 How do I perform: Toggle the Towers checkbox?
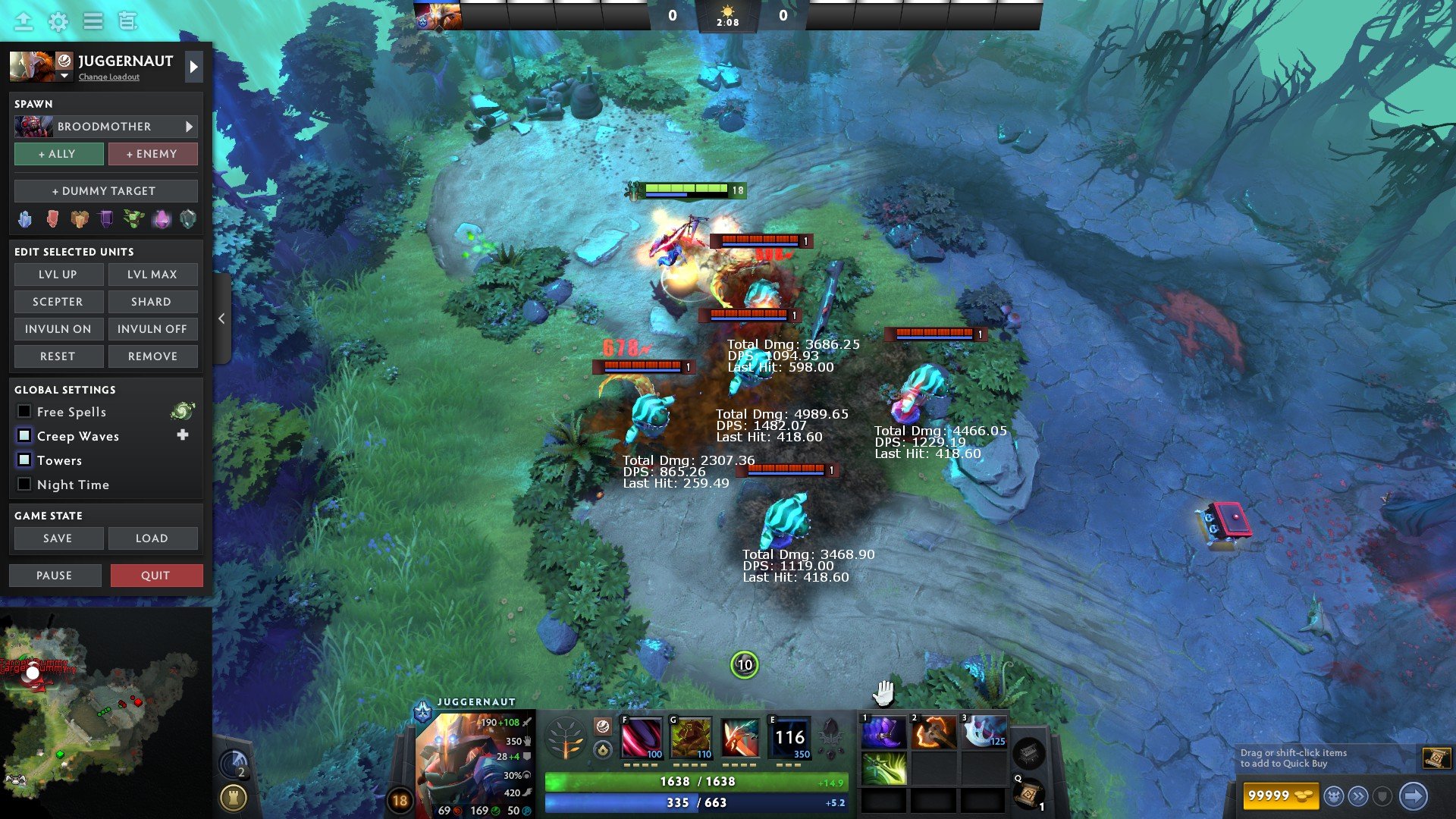[24, 460]
